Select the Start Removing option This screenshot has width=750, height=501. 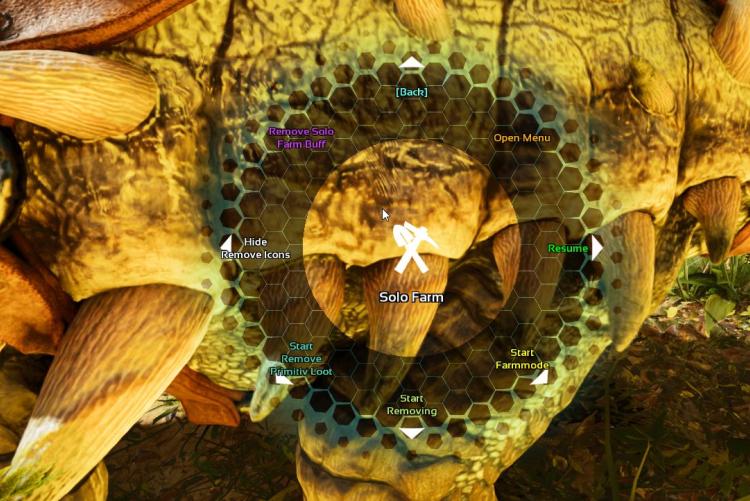coord(411,405)
